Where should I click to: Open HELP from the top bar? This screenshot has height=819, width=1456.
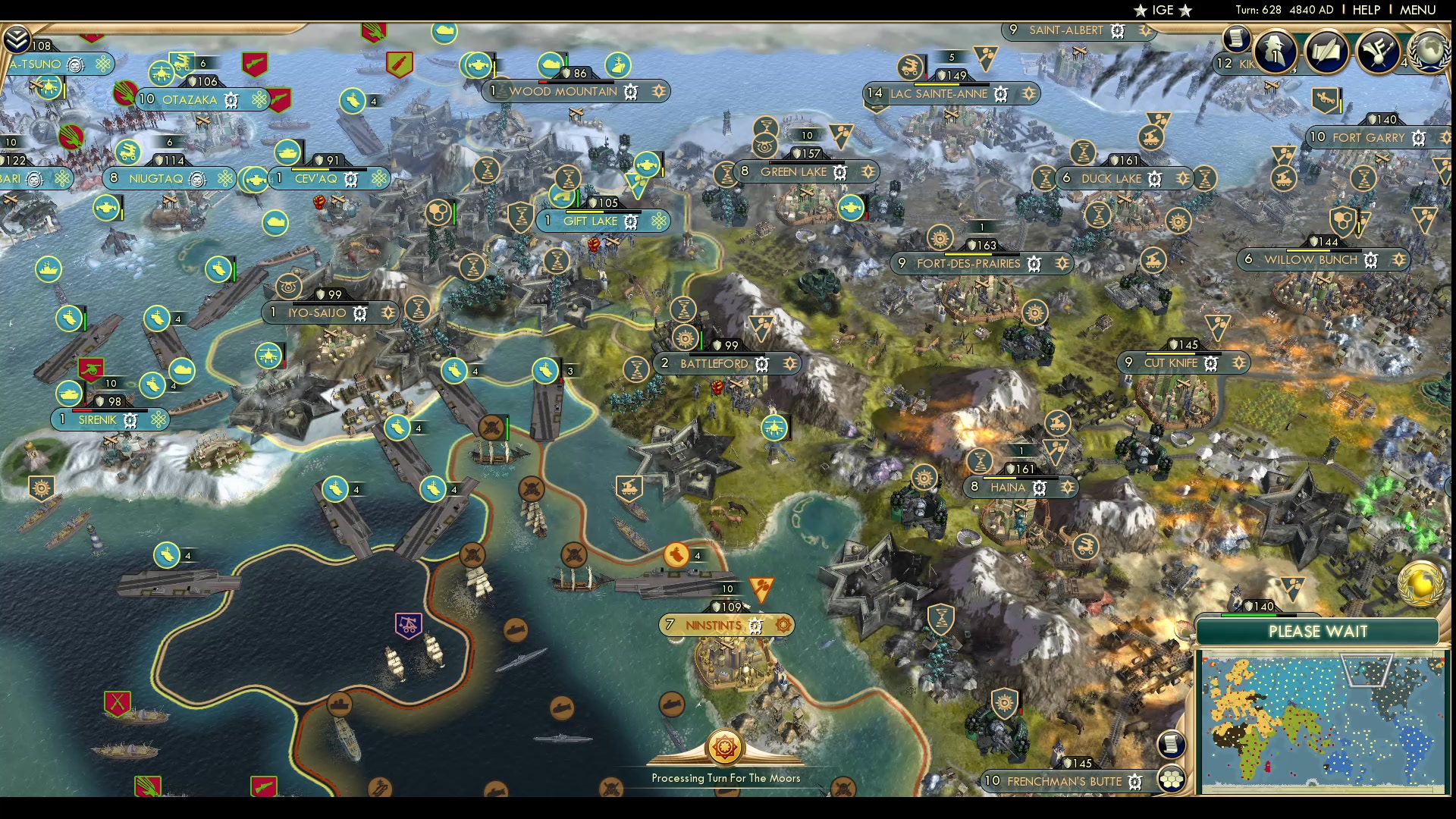pos(1365,11)
